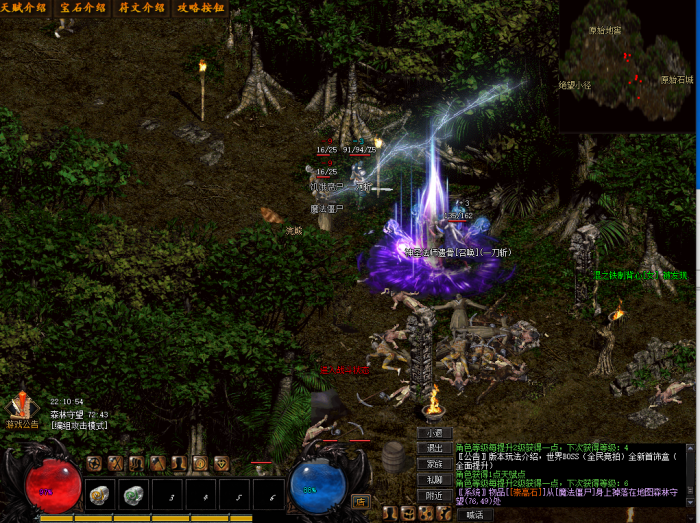Select the 私聊 private chat channel

[434, 480]
